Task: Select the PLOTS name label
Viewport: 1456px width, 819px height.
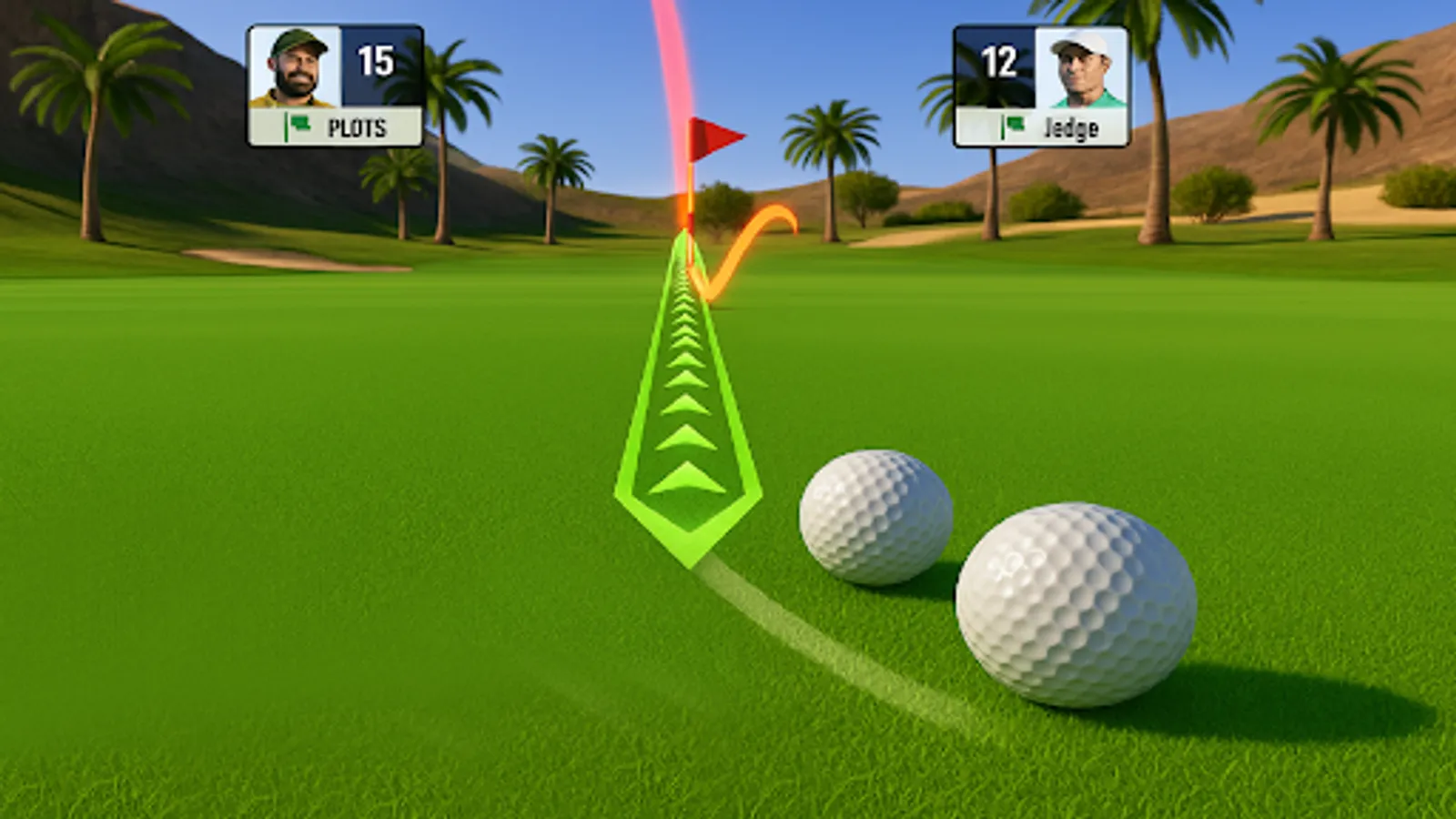Action: (x=359, y=129)
